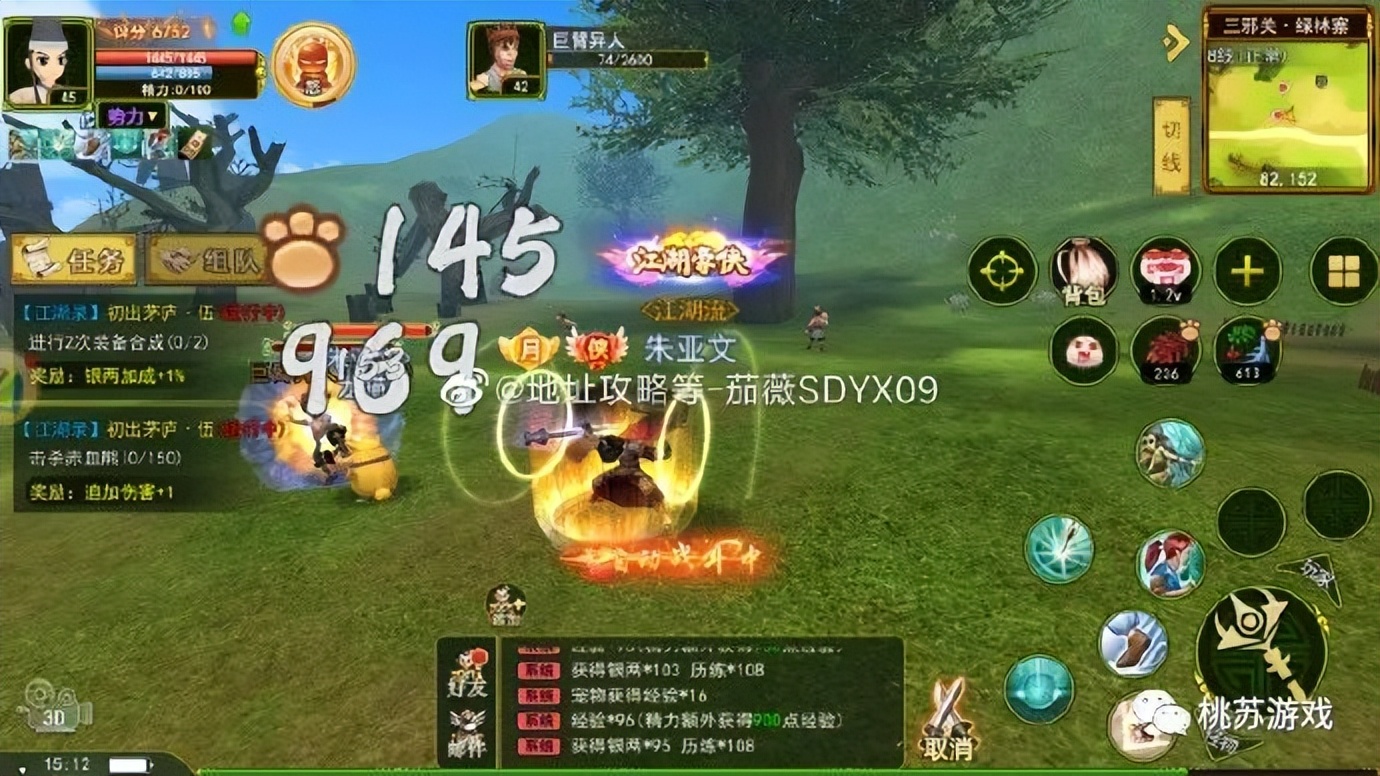This screenshot has width=1380, height=776.
Task: Open the 好友 friends panel icon
Action: pyautogui.click(x=468, y=665)
